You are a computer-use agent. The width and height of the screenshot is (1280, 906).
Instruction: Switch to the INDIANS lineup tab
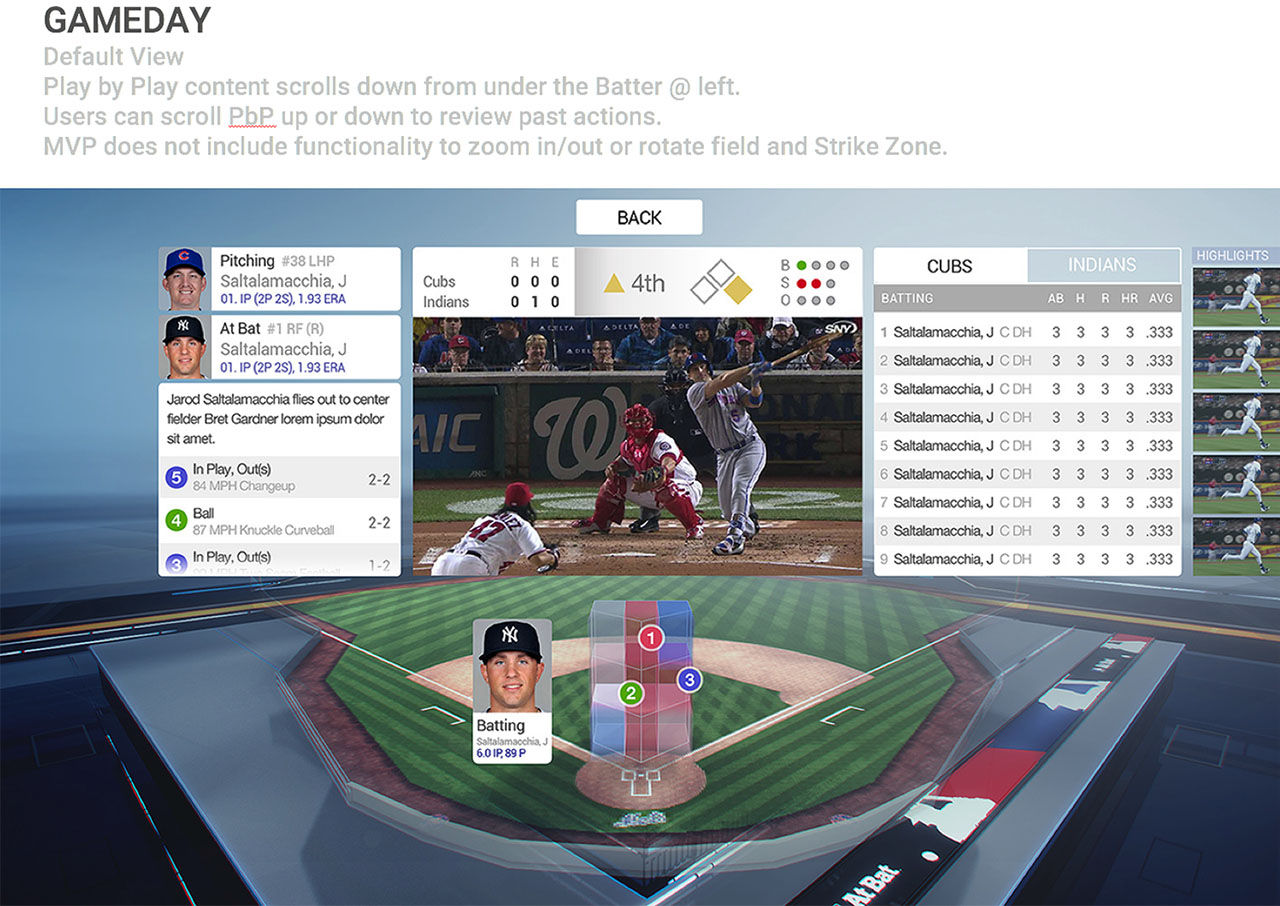[x=1102, y=265]
